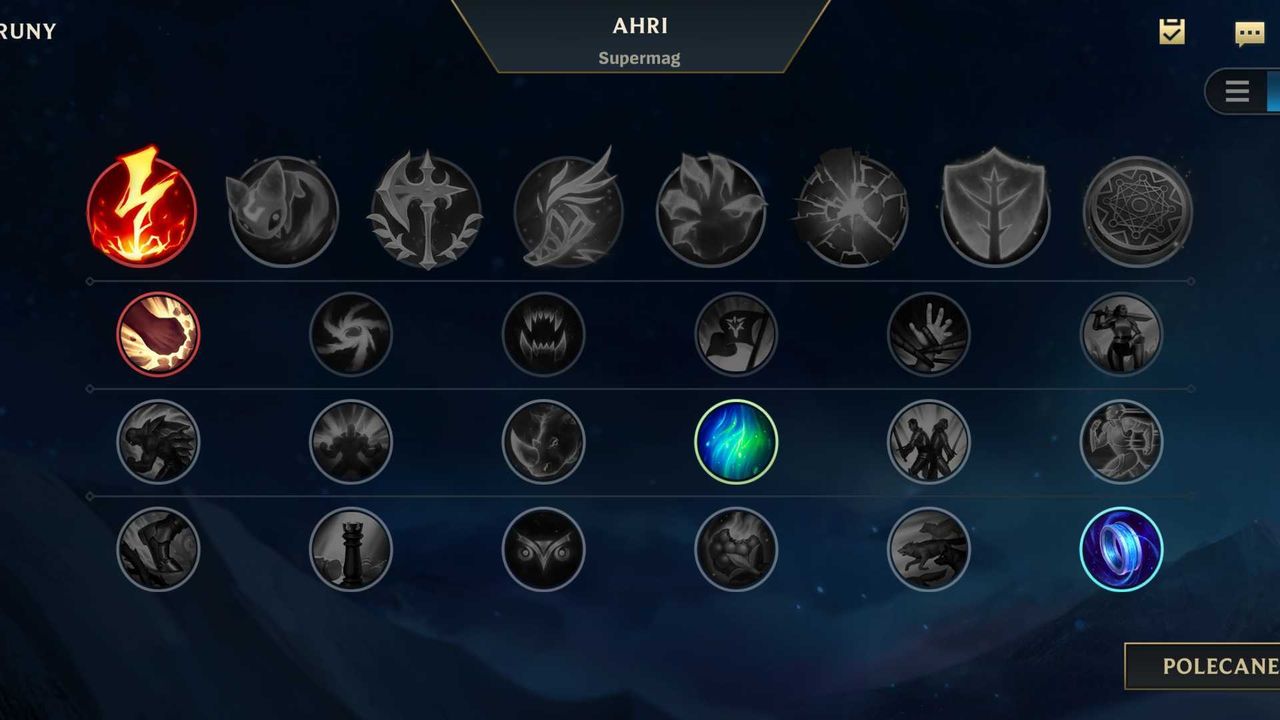Image resolution: width=1280 pixels, height=720 pixels.
Task: Select the owl face rune
Action: pyautogui.click(x=543, y=549)
